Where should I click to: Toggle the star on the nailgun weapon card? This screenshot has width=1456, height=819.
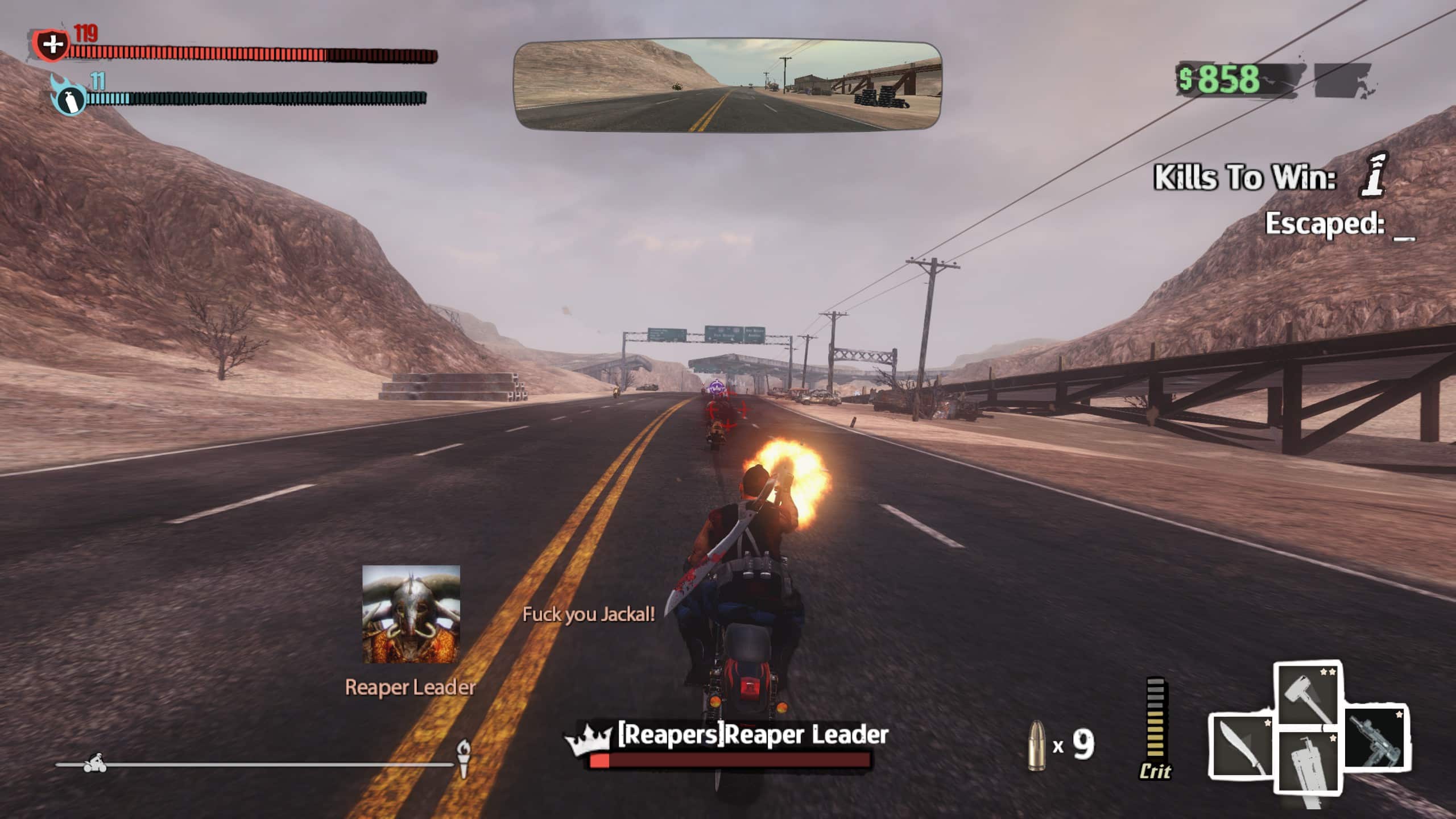(1333, 738)
